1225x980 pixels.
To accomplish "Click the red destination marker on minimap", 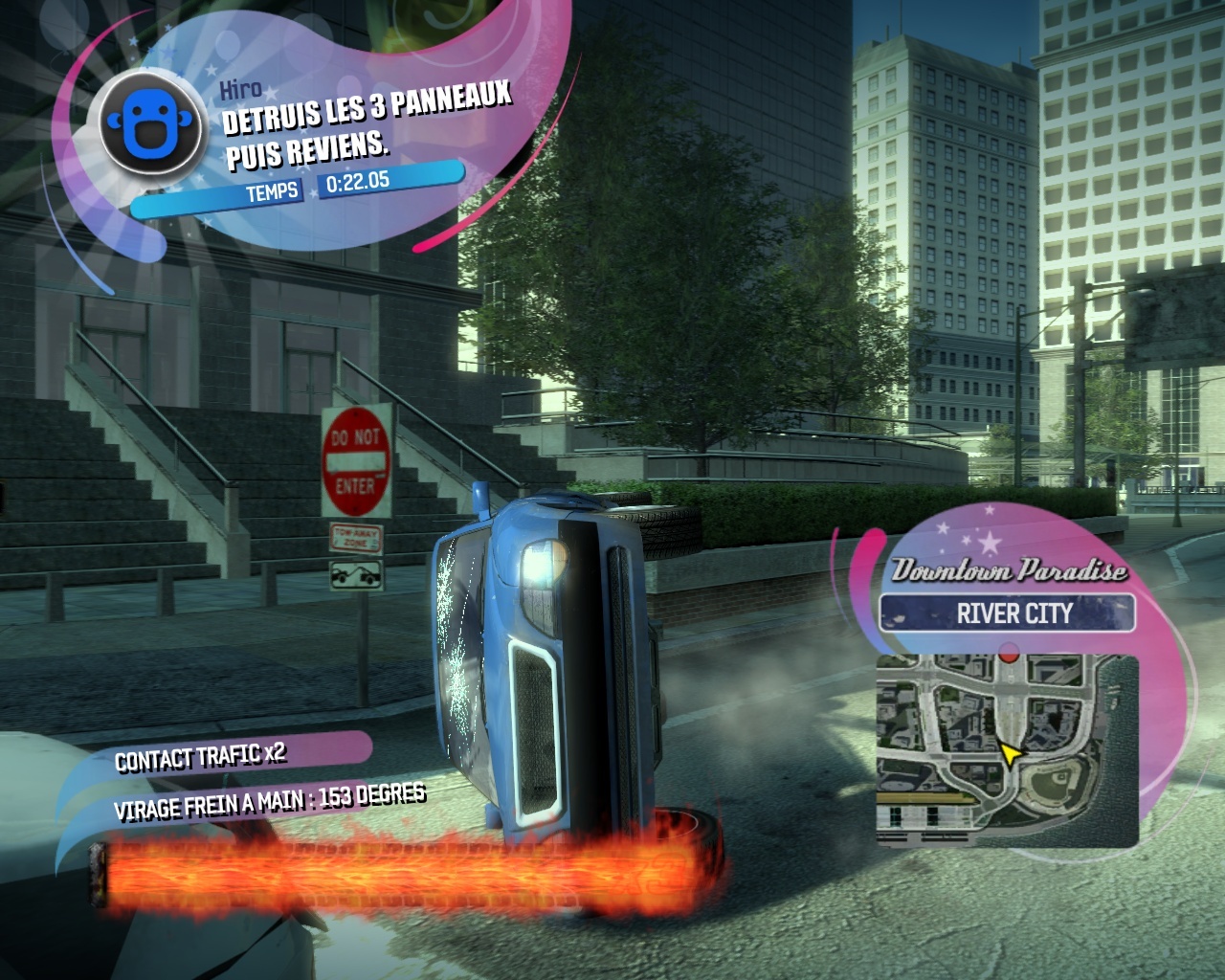I will pyautogui.click(x=1006, y=654).
